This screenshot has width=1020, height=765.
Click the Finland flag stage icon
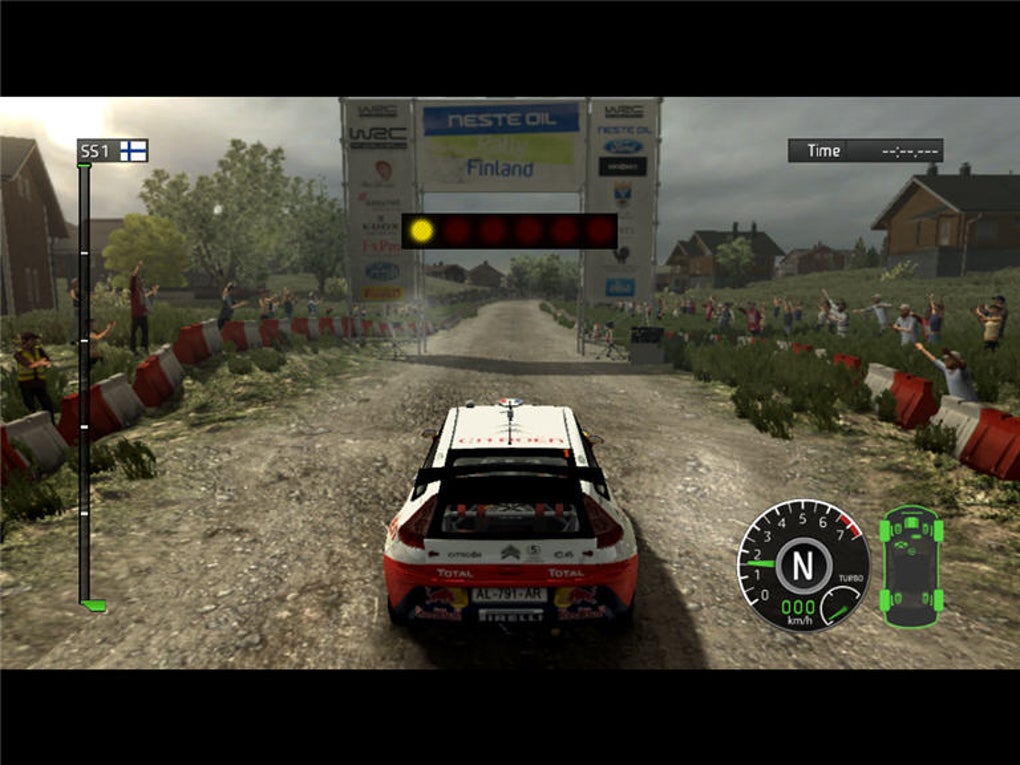click(x=133, y=151)
